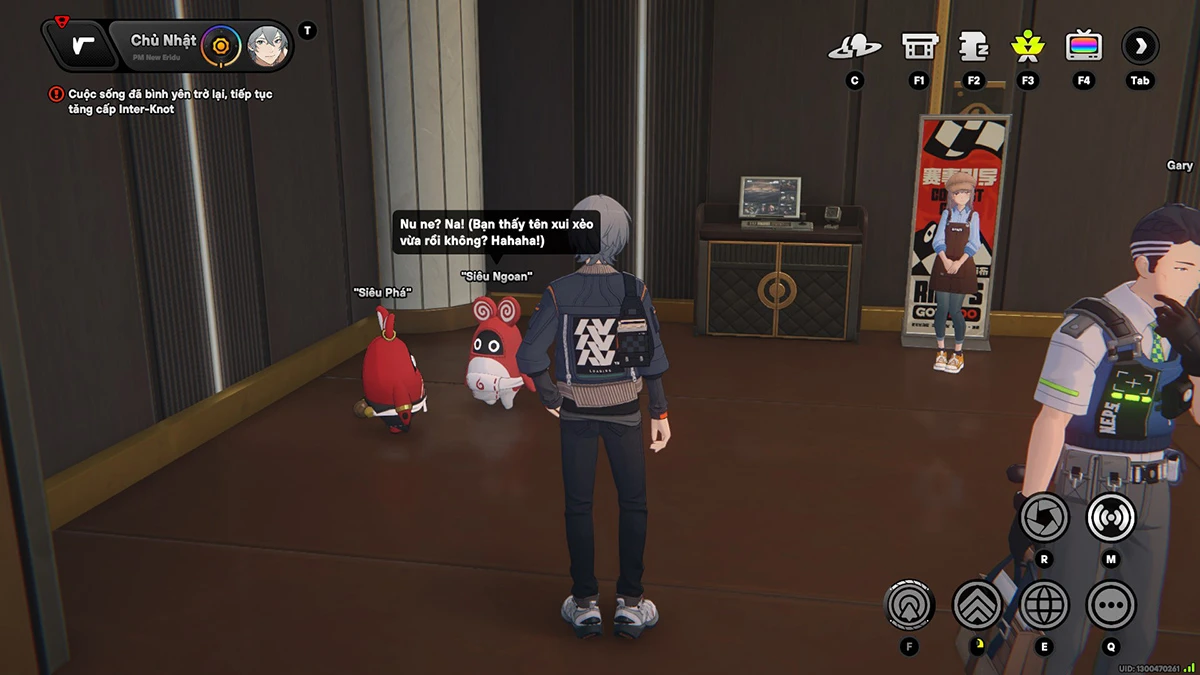The image size is (1200, 675).
Task: Open the rainbow TV icon
Action: click(1083, 46)
